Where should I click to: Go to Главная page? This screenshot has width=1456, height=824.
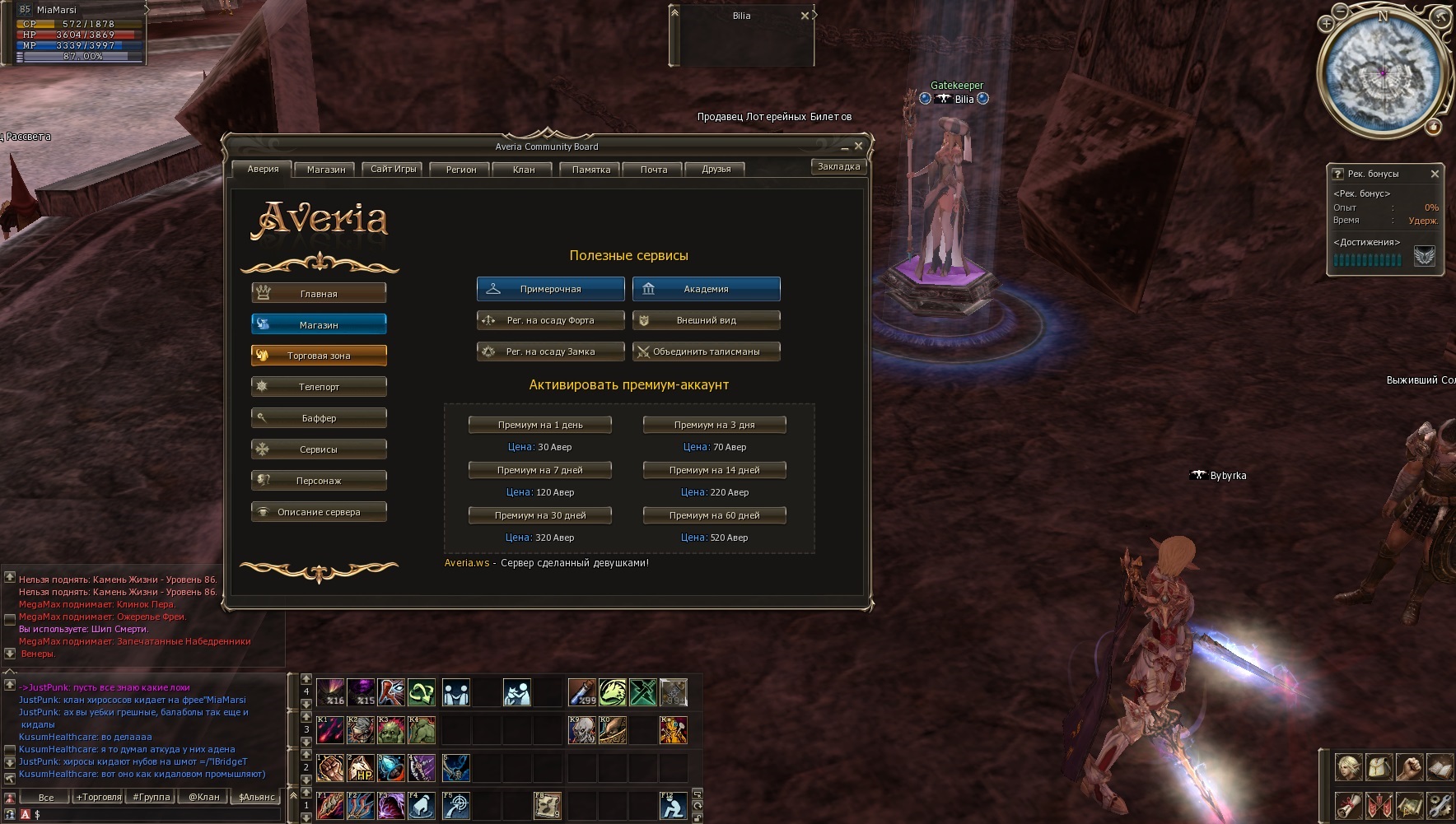point(319,293)
